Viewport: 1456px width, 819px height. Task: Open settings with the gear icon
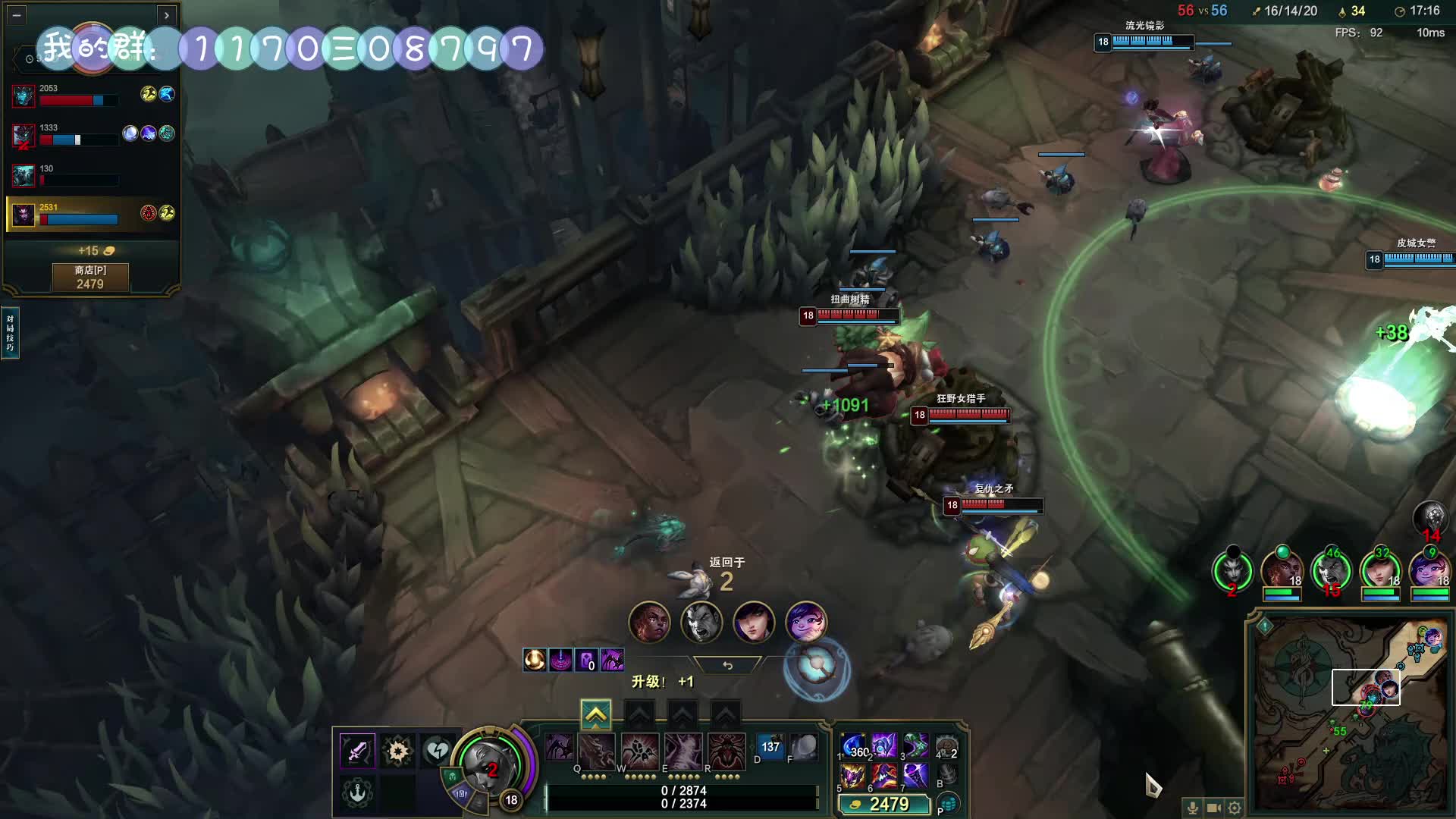click(1235, 808)
